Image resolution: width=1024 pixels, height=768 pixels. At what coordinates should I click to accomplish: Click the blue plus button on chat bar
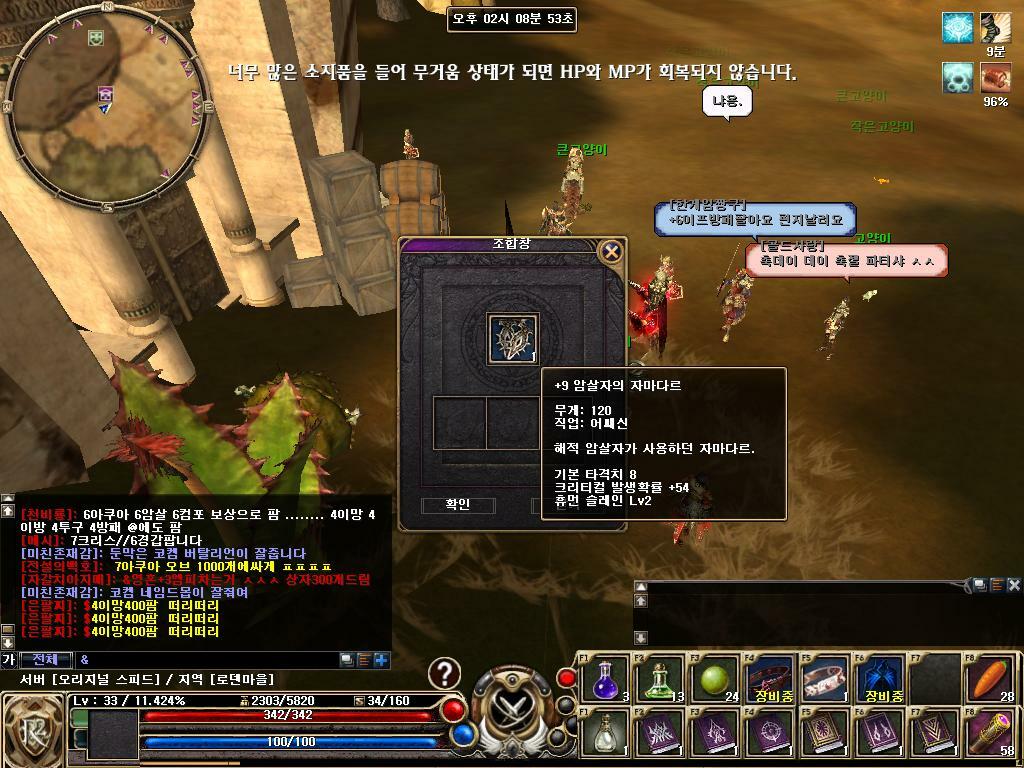point(380,660)
